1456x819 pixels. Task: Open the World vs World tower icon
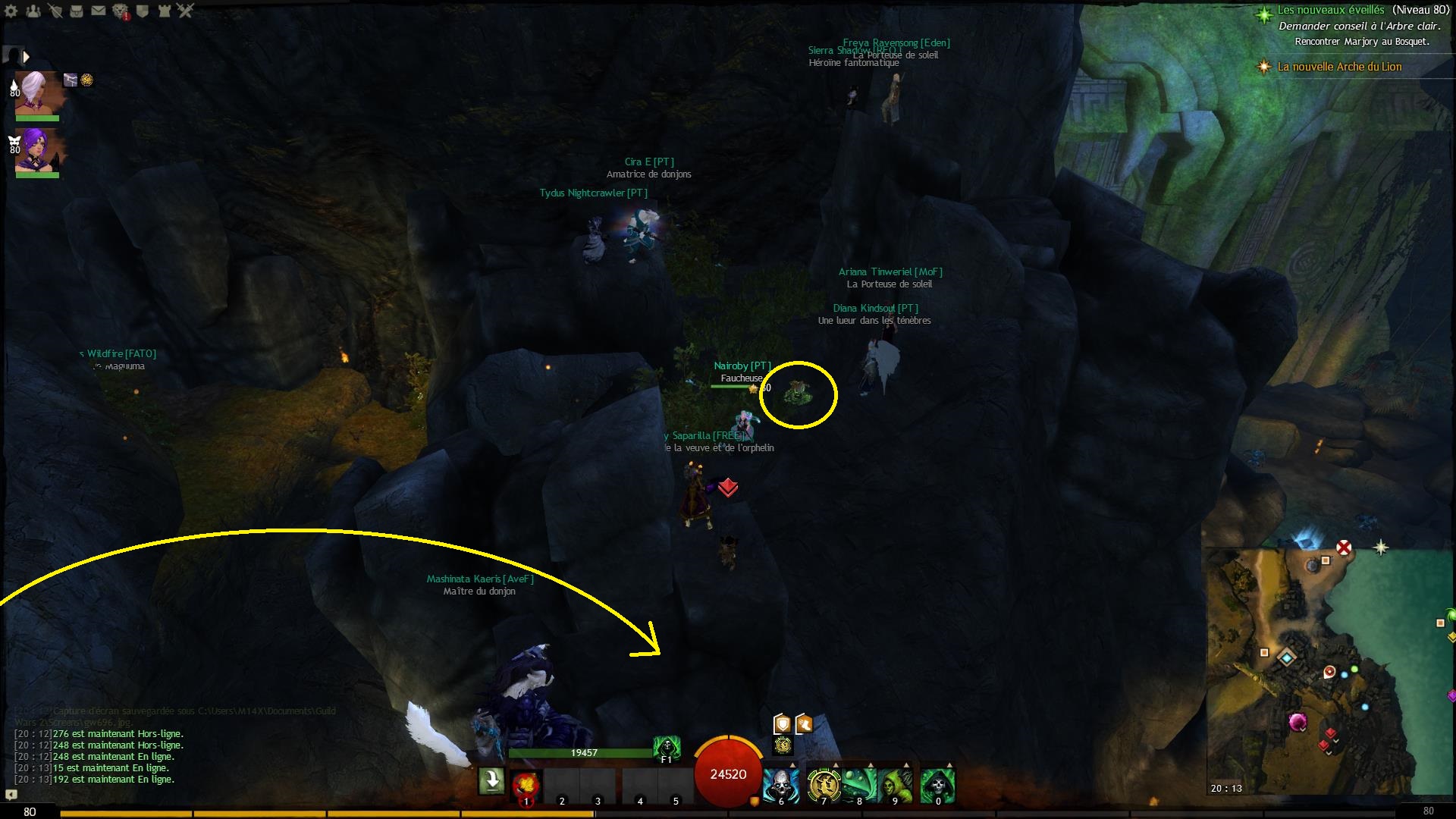pos(164,11)
